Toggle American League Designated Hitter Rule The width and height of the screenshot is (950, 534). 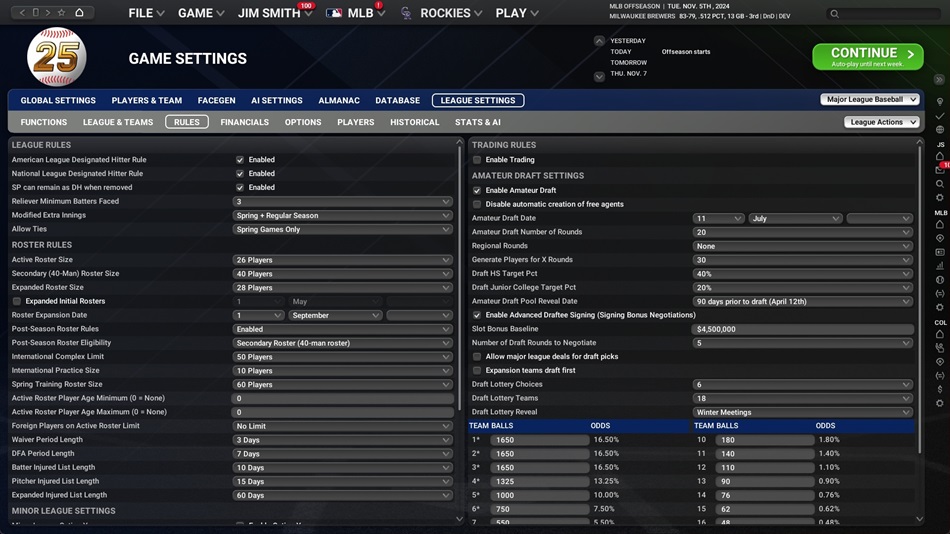(x=240, y=160)
